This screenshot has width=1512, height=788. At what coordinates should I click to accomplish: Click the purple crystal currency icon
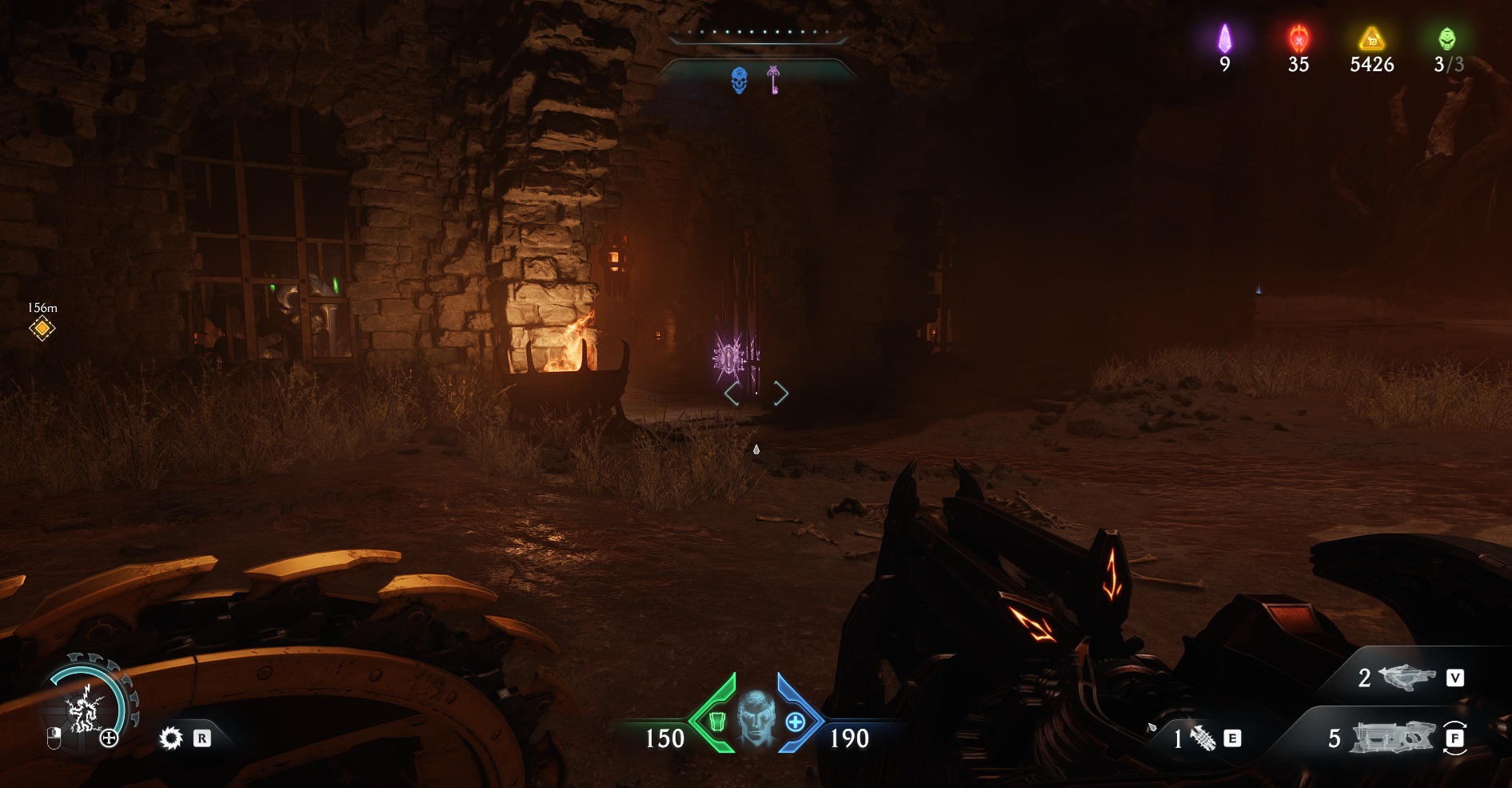point(1224,38)
